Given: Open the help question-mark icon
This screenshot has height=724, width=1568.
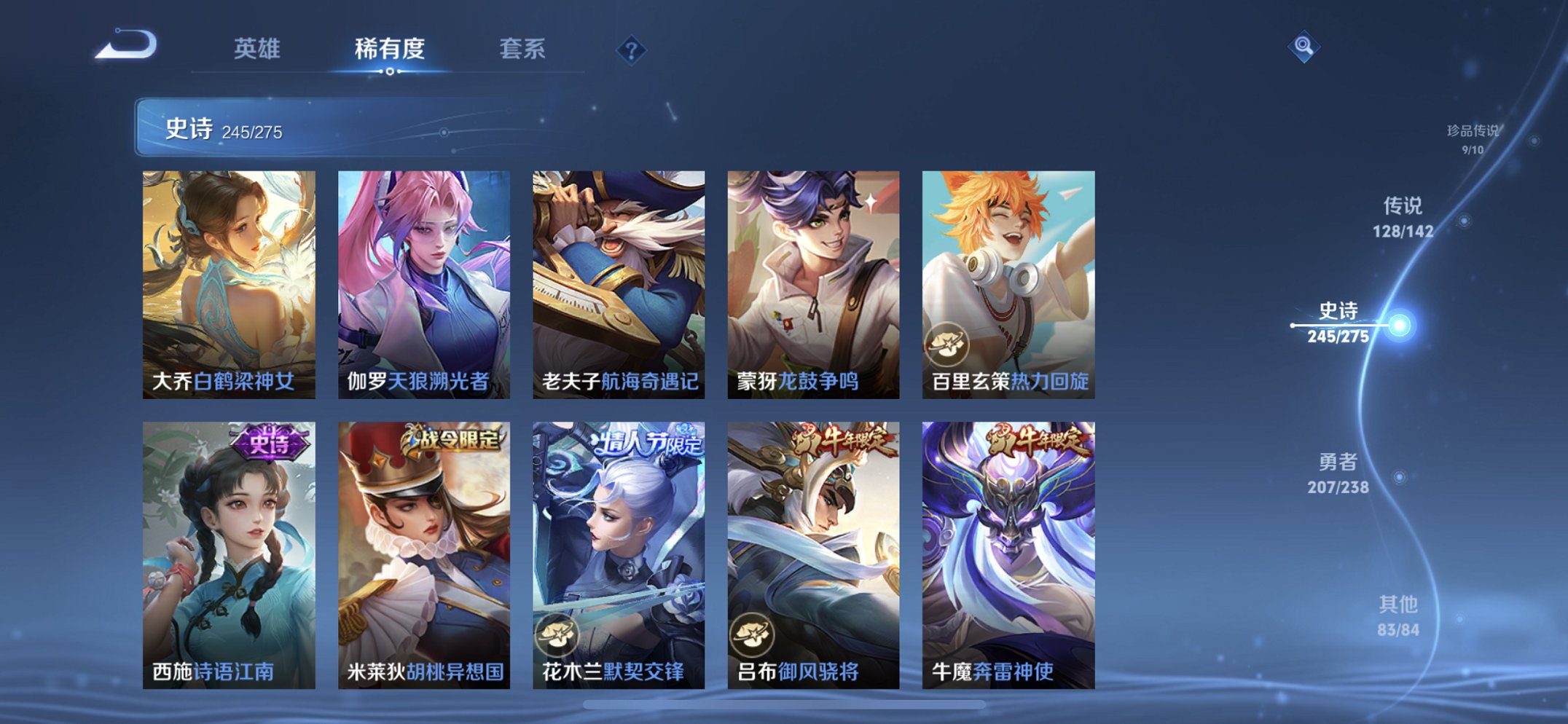Looking at the screenshot, I should click(633, 50).
